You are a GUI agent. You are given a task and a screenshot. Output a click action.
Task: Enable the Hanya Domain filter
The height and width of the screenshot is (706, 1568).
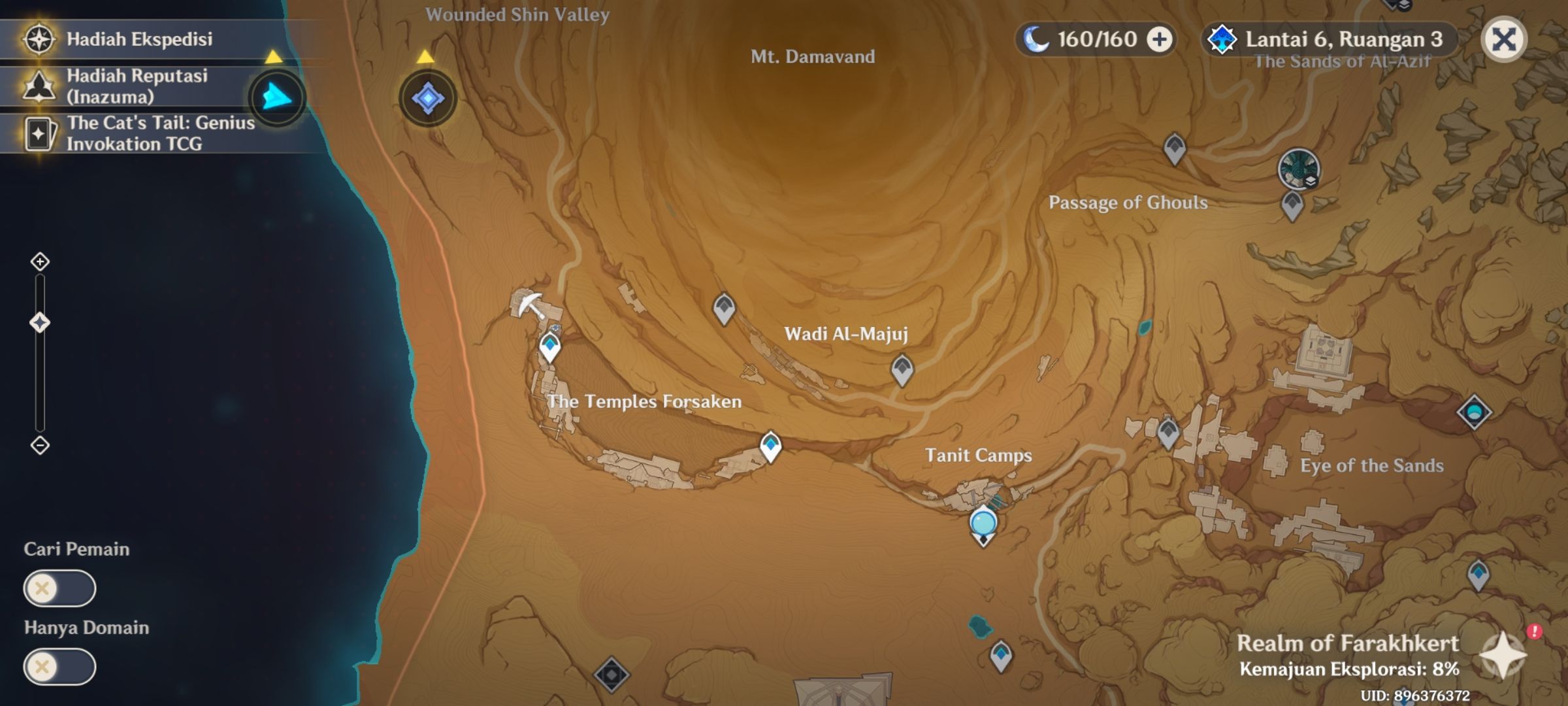coord(57,667)
